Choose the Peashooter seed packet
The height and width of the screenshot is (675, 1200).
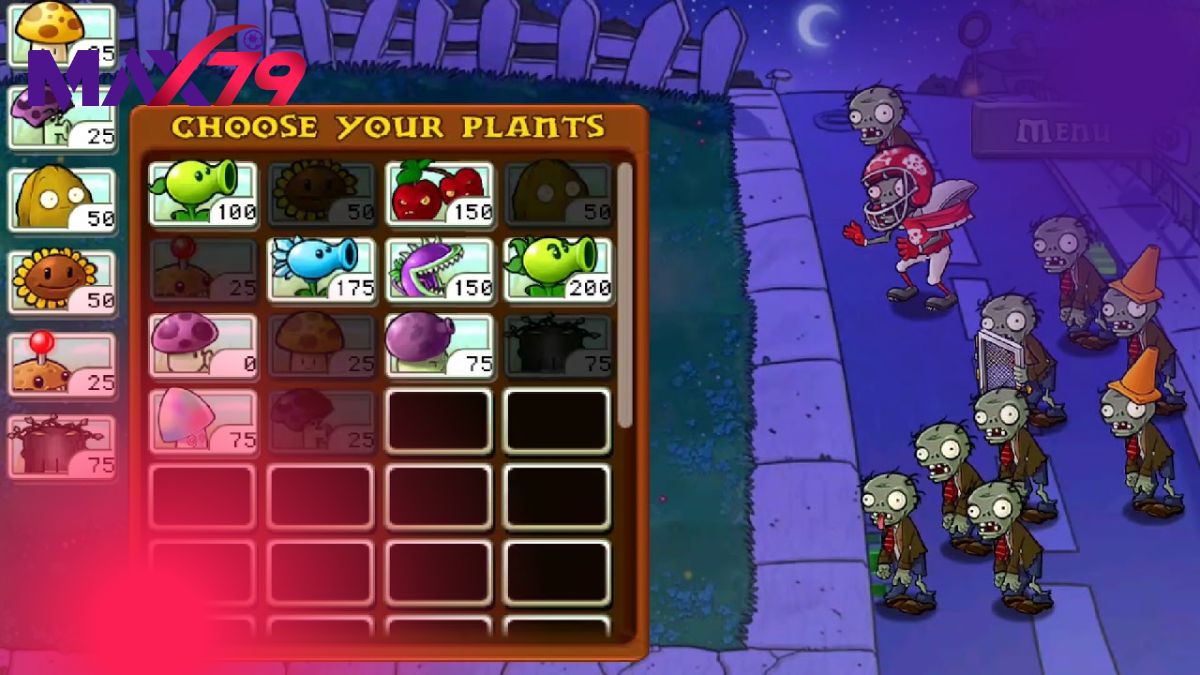tap(203, 192)
